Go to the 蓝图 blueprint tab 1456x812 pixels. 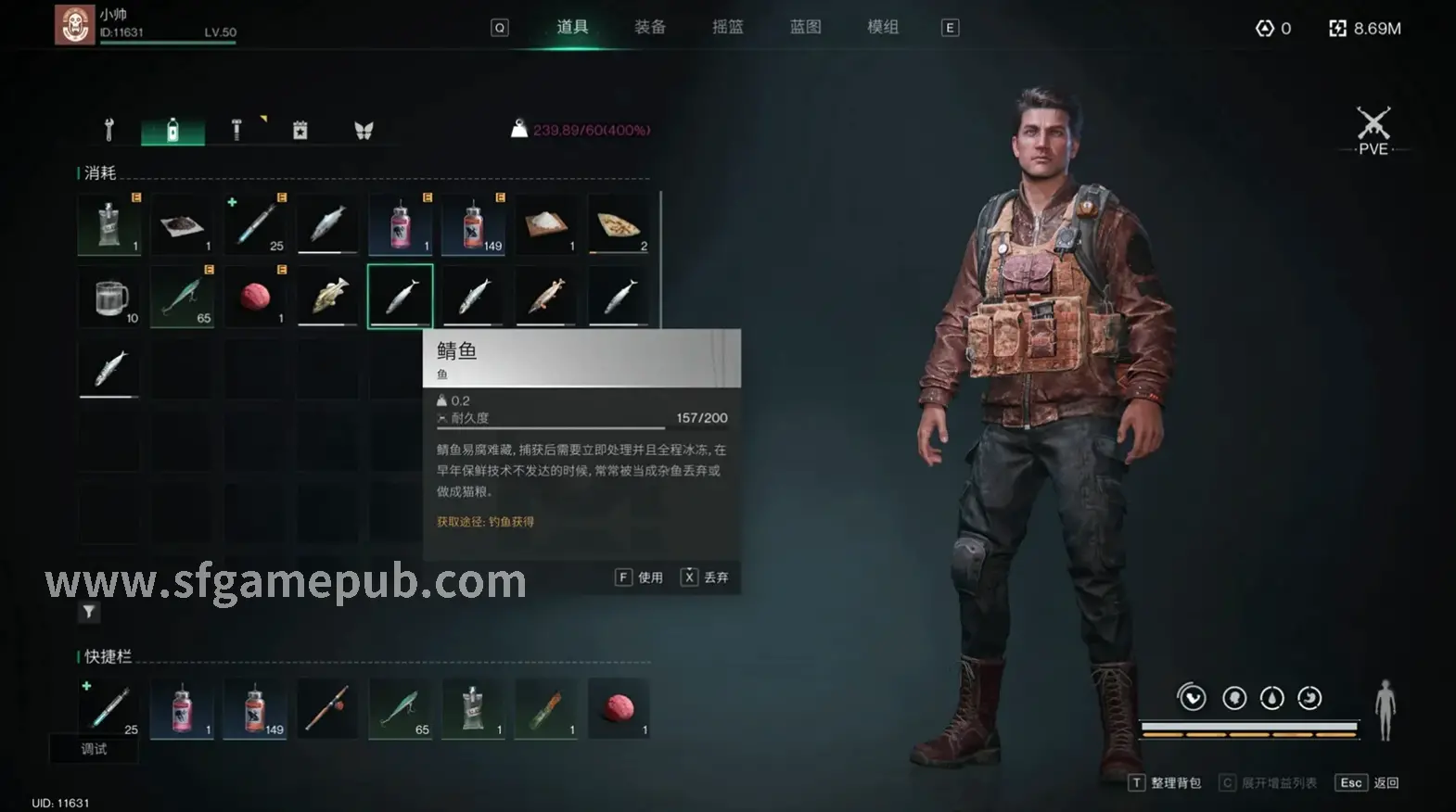pos(805,27)
